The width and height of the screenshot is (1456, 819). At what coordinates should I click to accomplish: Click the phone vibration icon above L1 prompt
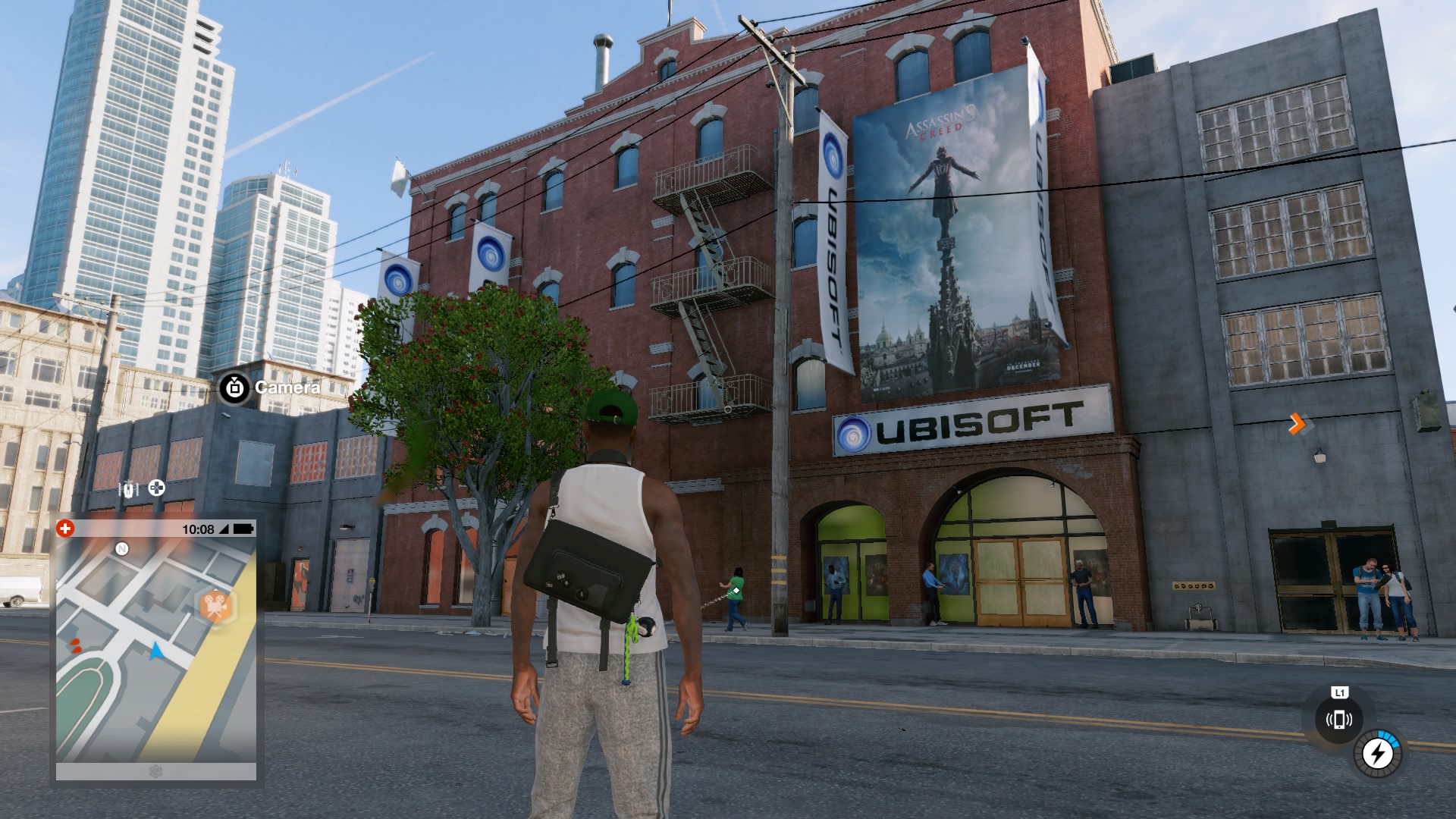(x=1339, y=719)
